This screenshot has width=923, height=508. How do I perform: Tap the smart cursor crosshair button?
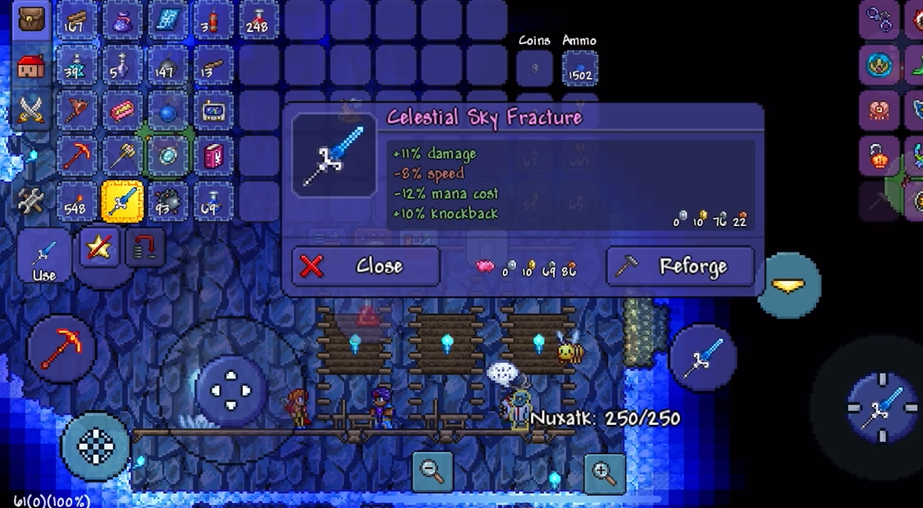coord(96,448)
